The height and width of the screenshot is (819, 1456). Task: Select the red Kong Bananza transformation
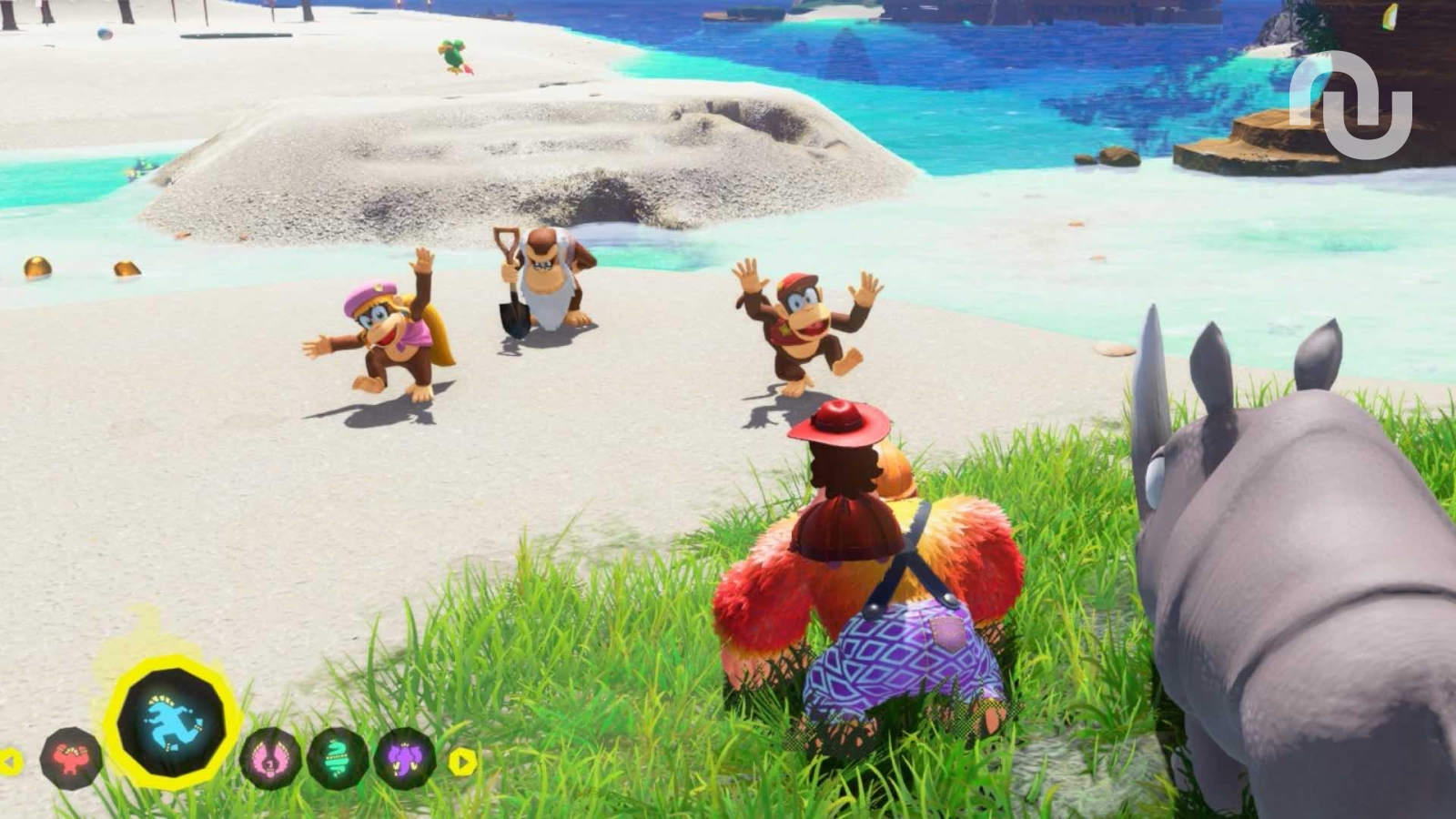coord(71,757)
